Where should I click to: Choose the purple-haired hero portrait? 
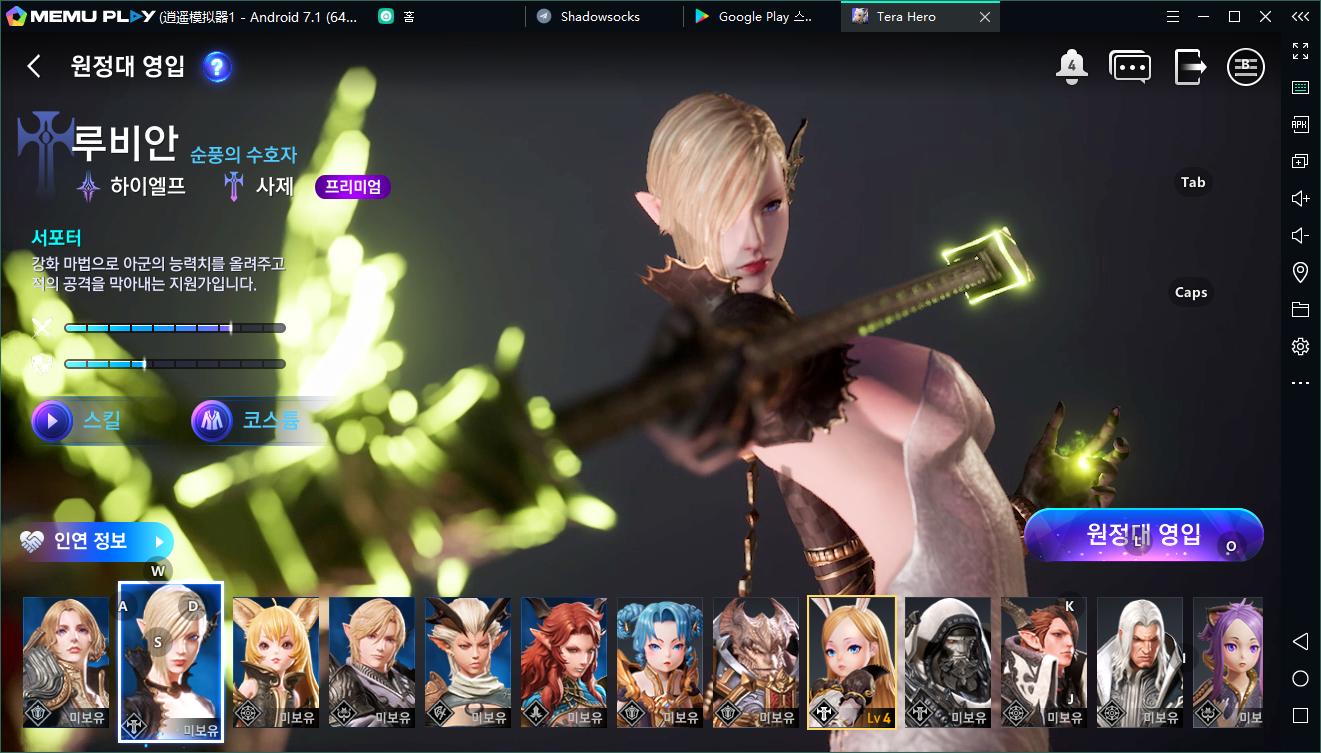[1228, 662]
